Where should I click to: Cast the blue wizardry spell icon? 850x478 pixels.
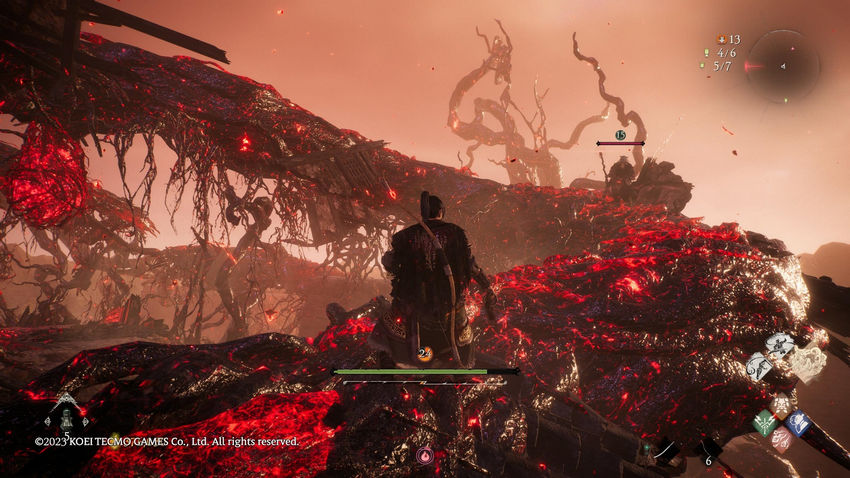[797, 423]
